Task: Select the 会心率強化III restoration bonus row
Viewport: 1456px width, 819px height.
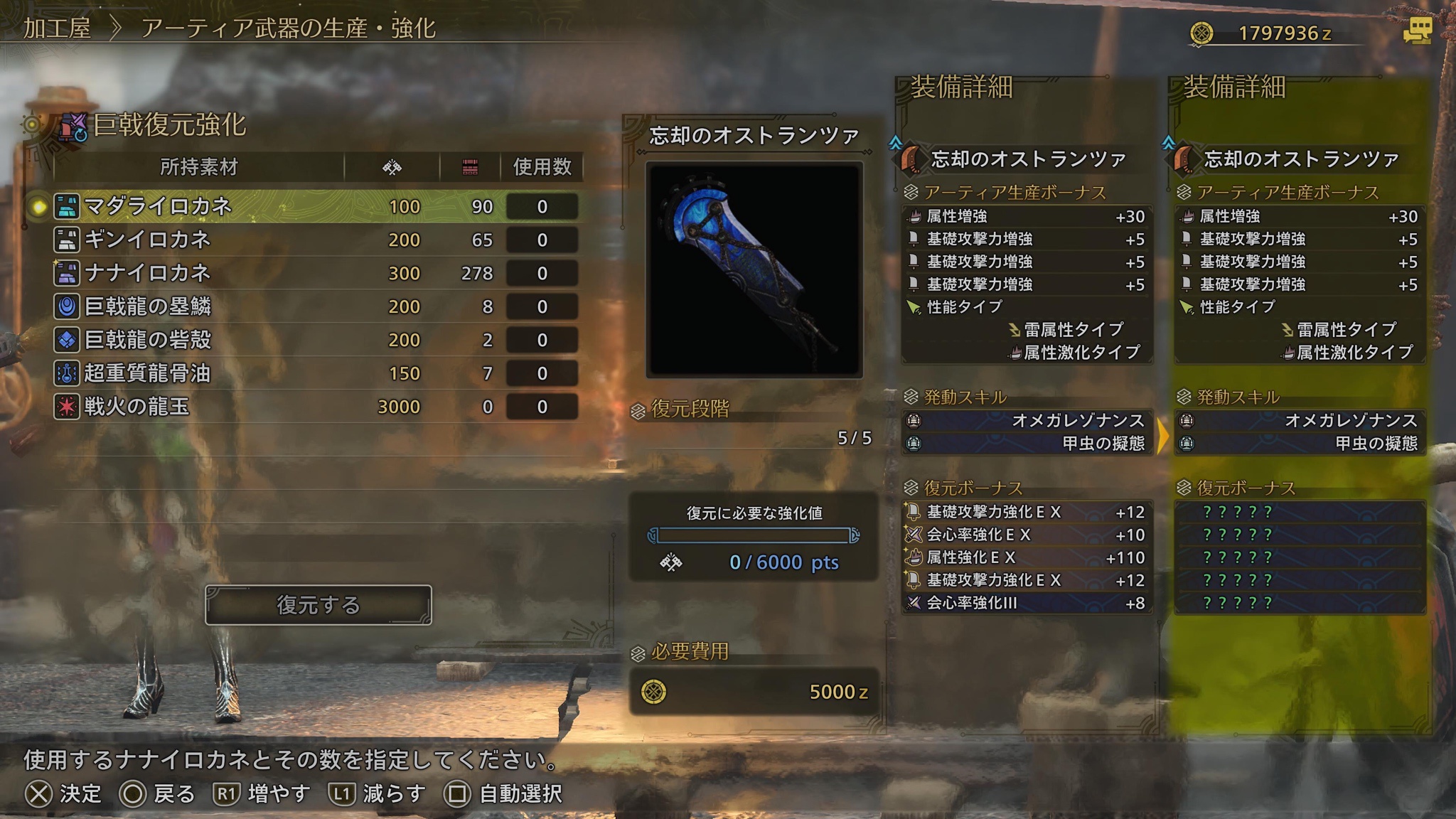Action: [1027, 604]
